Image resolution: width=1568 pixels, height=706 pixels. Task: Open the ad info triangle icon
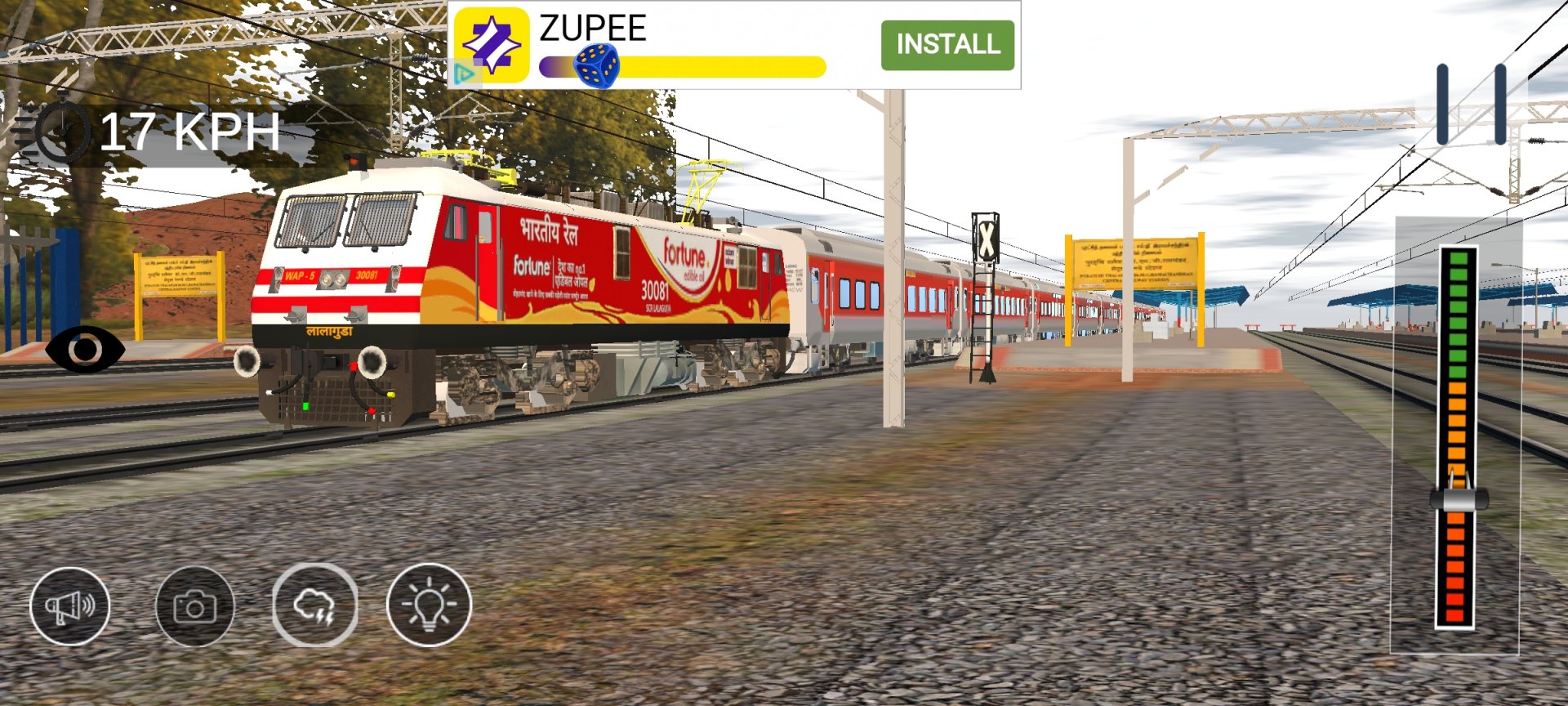tap(464, 75)
